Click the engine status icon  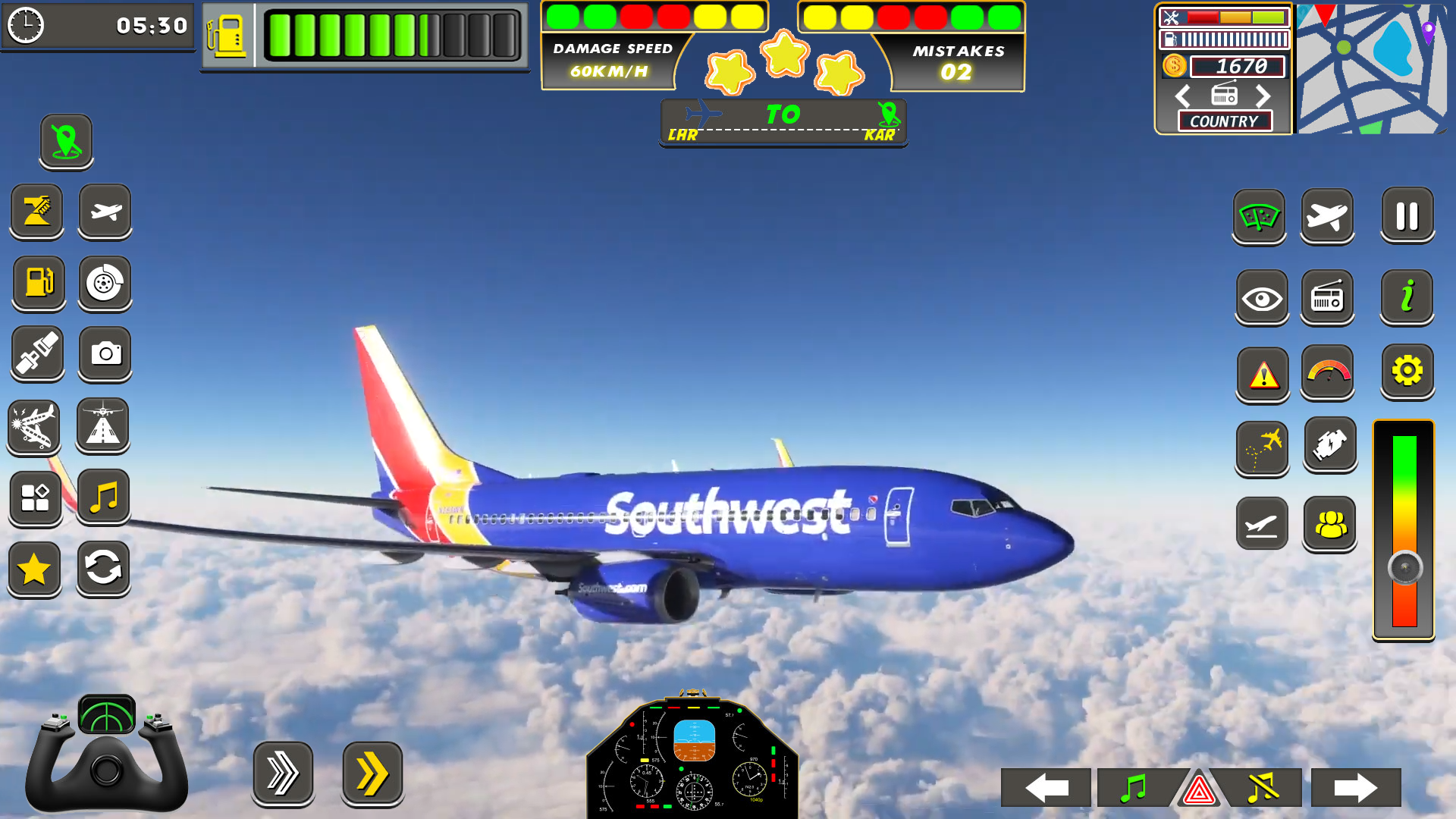click(1328, 446)
